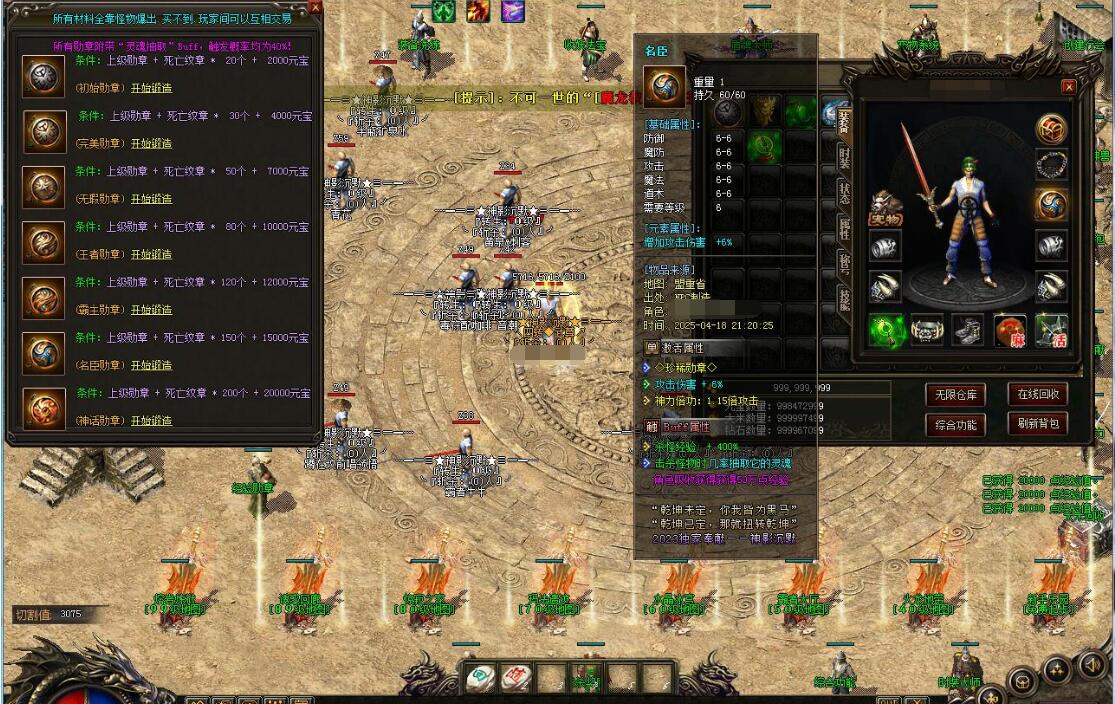Image resolution: width=1115 pixels, height=704 pixels.
Task: Start forging the 神话勋章 medal
Action: pyautogui.click(x=151, y=421)
